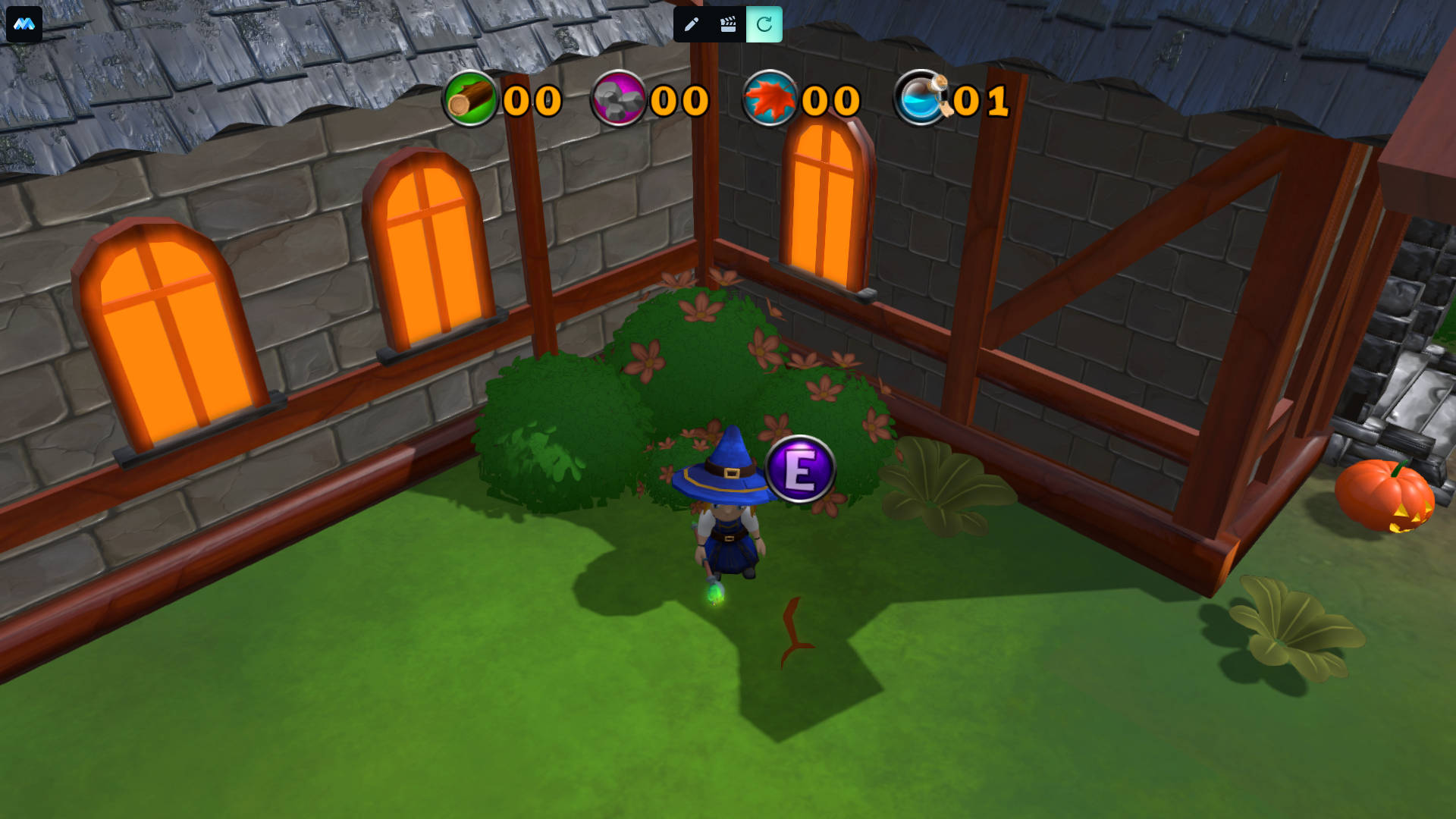Click the clapperboard toolbar button
1456x819 pixels.
tap(728, 24)
